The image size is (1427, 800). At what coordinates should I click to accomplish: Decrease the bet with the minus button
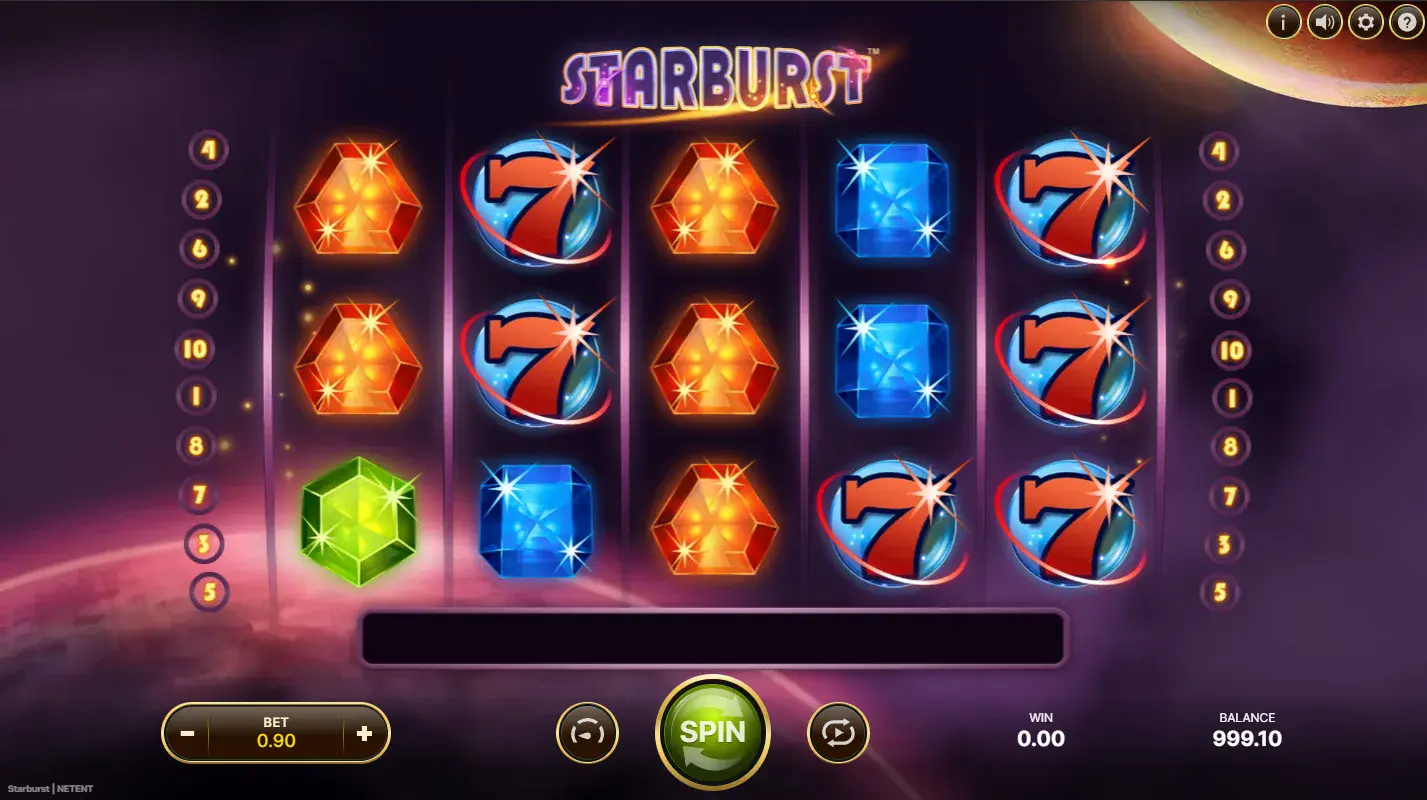[x=186, y=732]
